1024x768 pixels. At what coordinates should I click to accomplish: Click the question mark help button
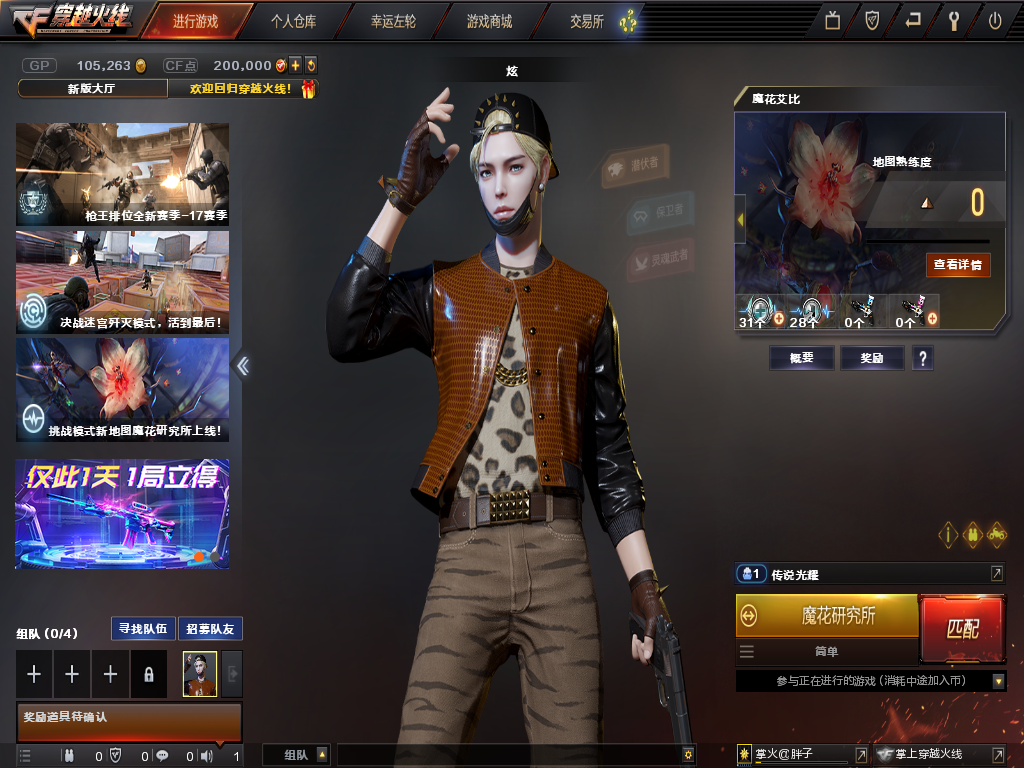point(922,358)
